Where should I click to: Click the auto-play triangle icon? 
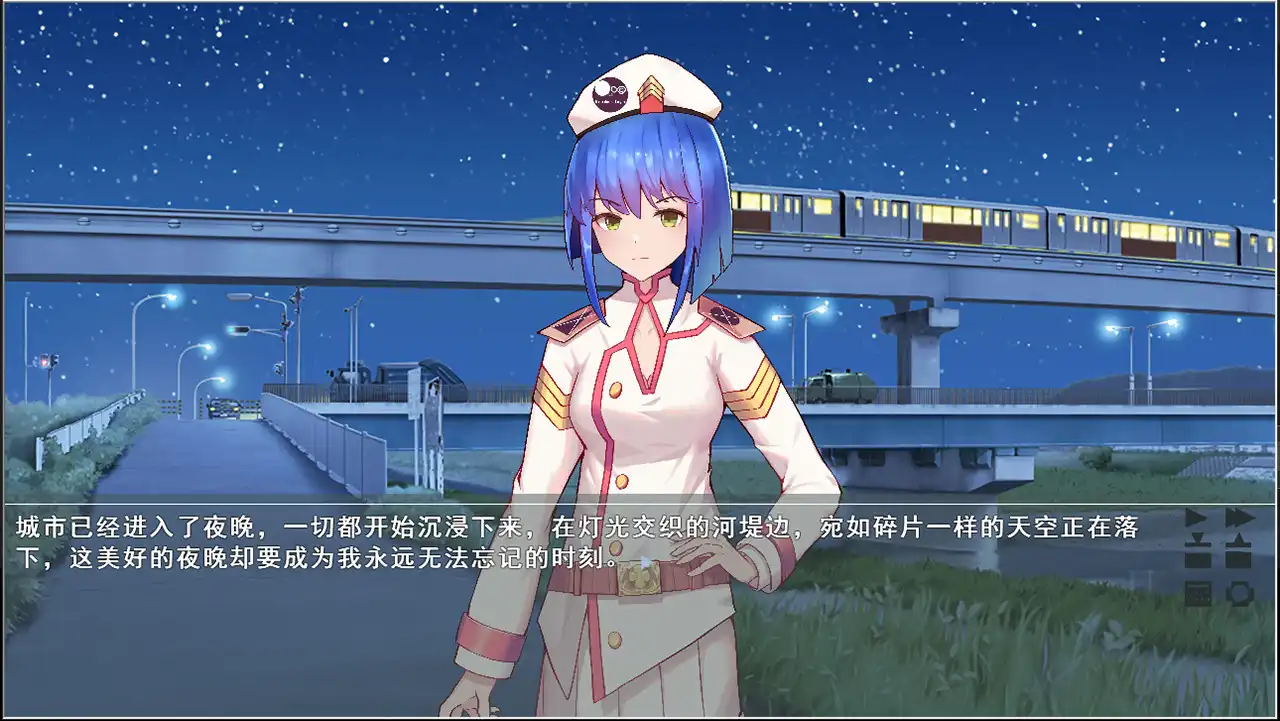click(1196, 517)
